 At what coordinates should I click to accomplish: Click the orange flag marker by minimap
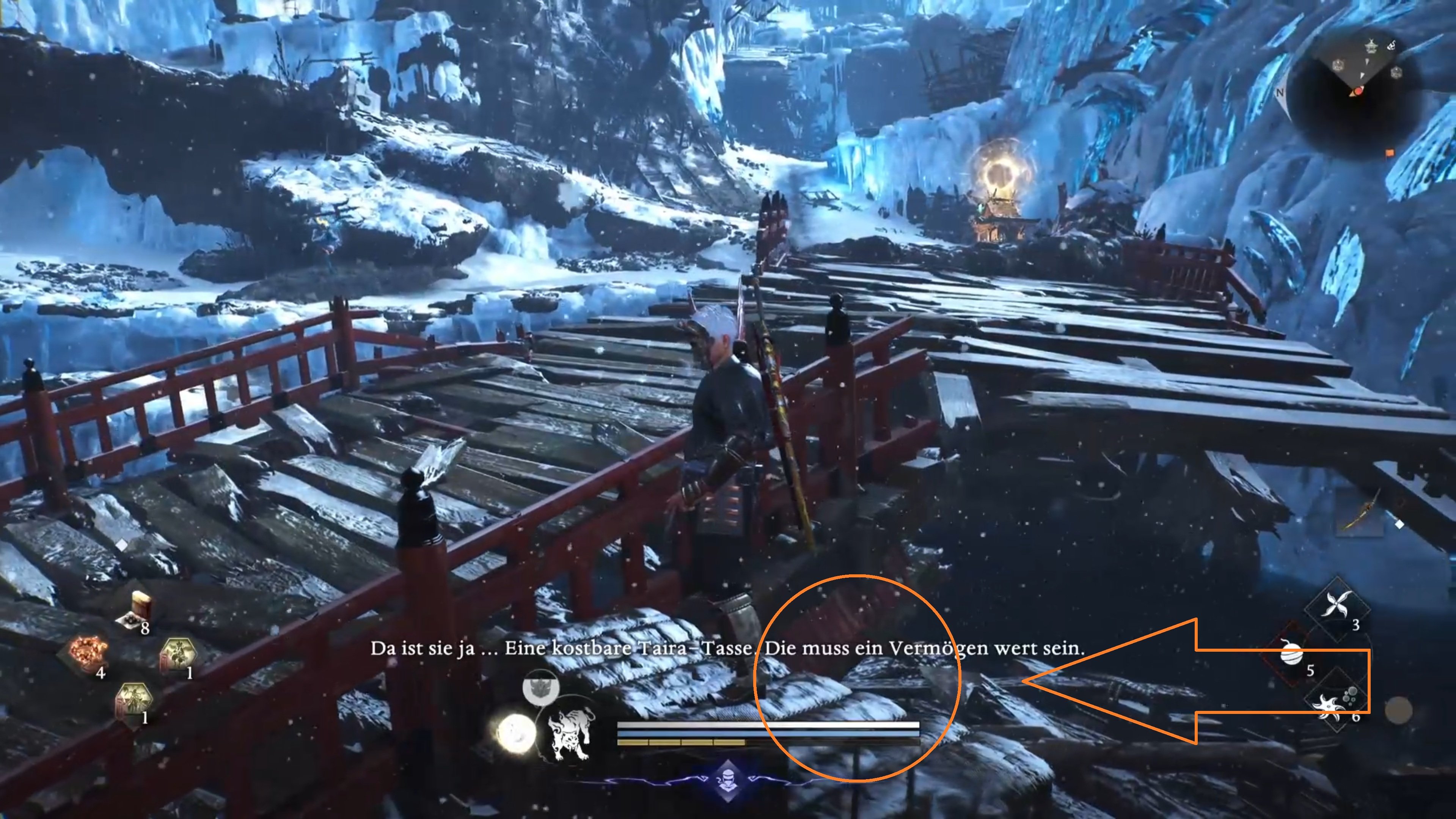click(x=1390, y=152)
